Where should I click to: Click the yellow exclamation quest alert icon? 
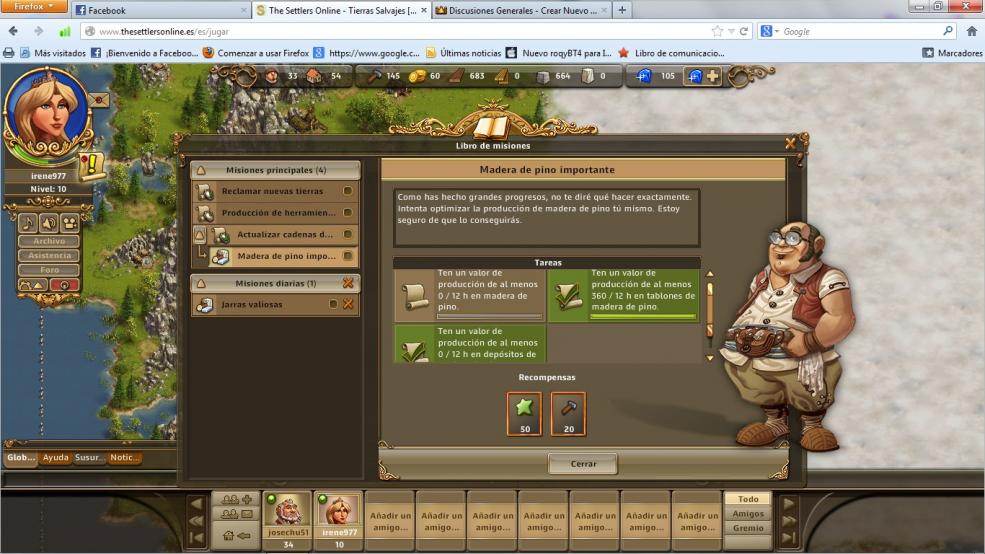click(x=93, y=165)
